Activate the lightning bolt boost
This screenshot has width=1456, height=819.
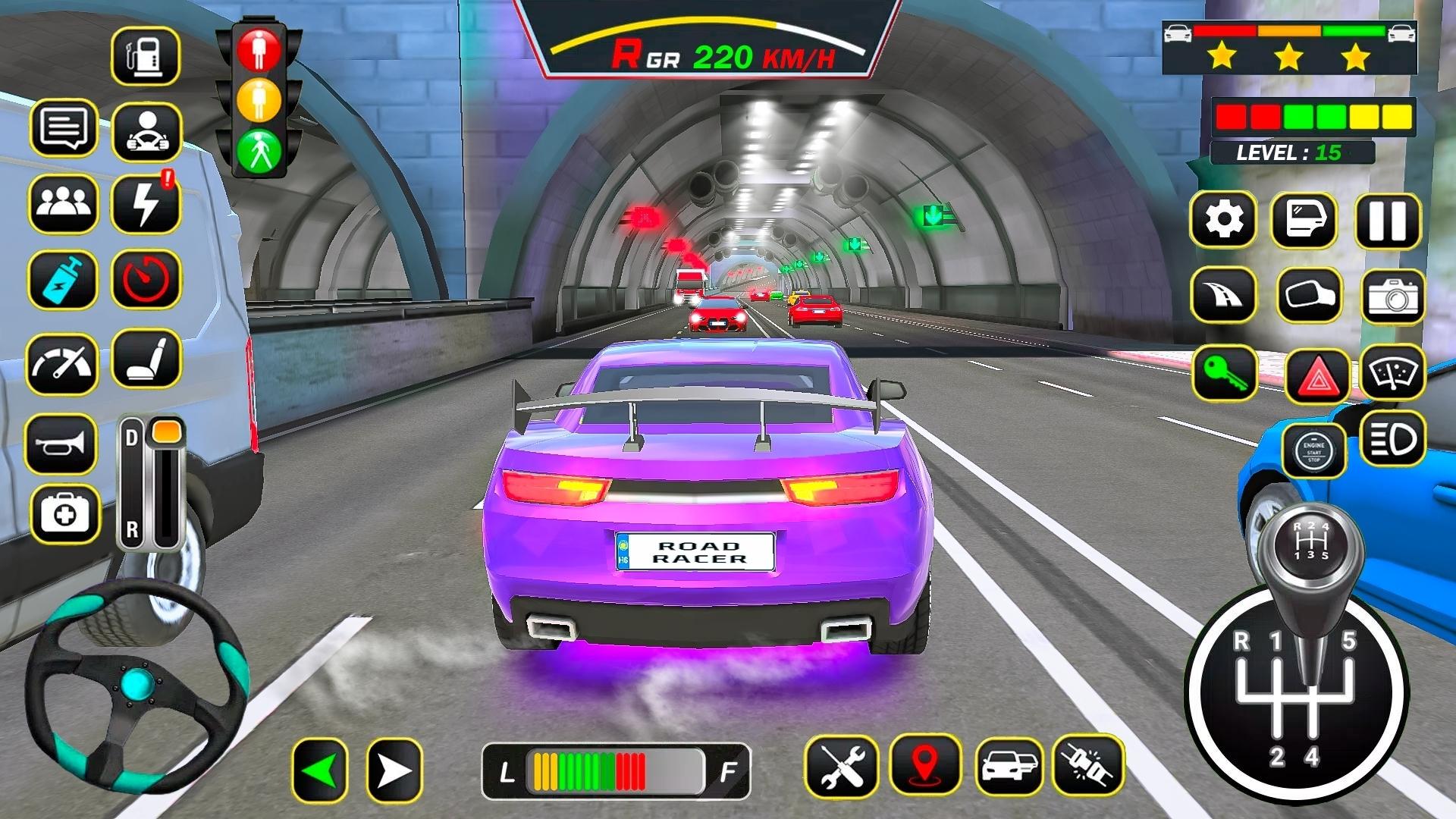[x=146, y=204]
